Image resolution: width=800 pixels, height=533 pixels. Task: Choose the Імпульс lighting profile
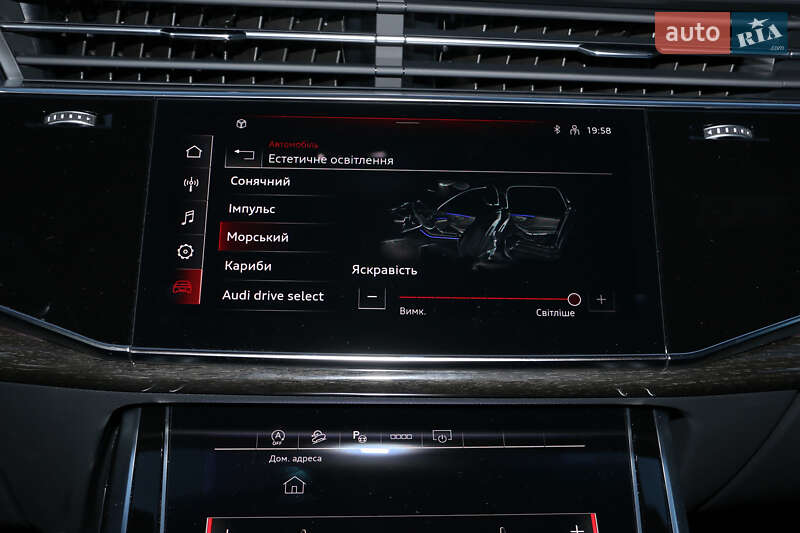251,209
